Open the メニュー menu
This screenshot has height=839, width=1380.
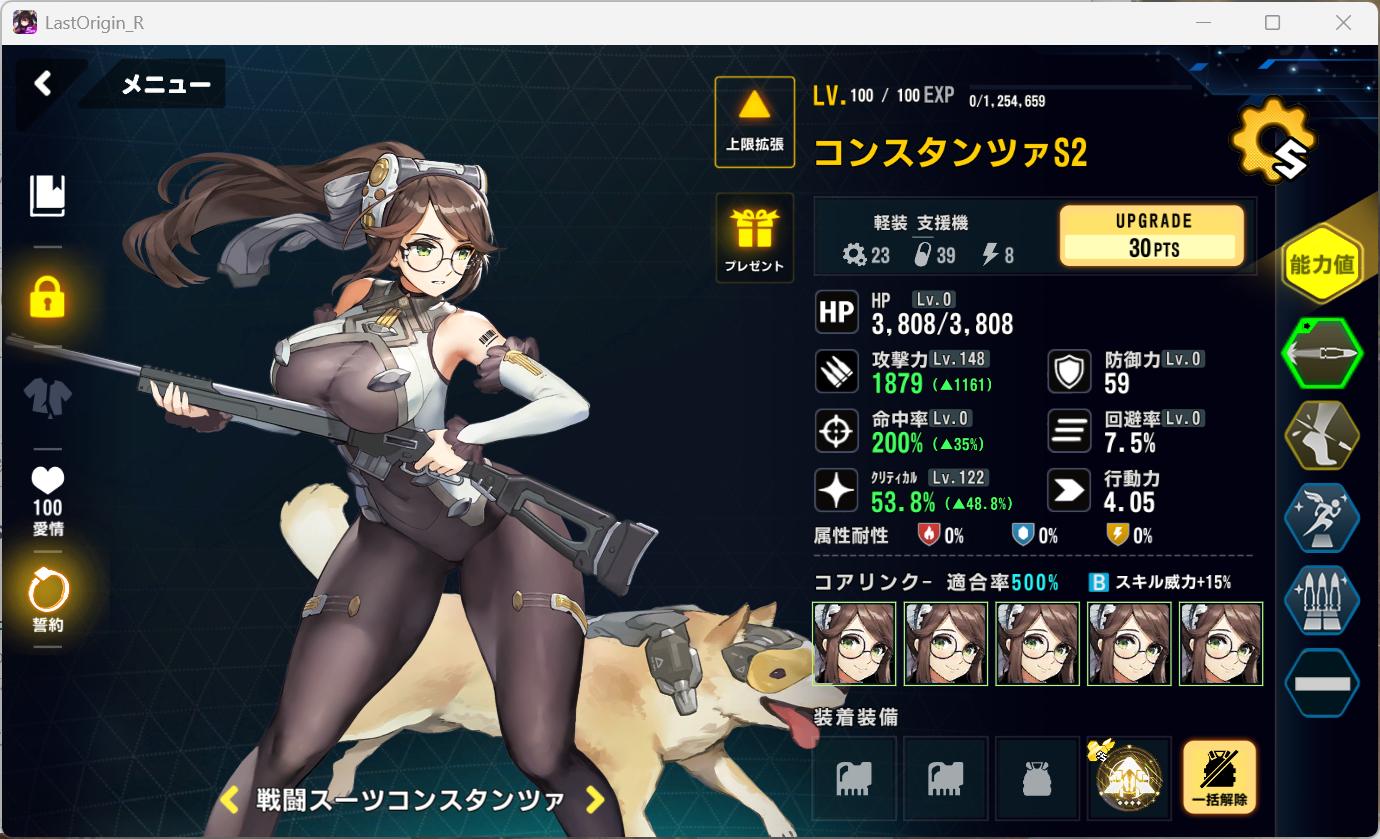click(165, 85)
